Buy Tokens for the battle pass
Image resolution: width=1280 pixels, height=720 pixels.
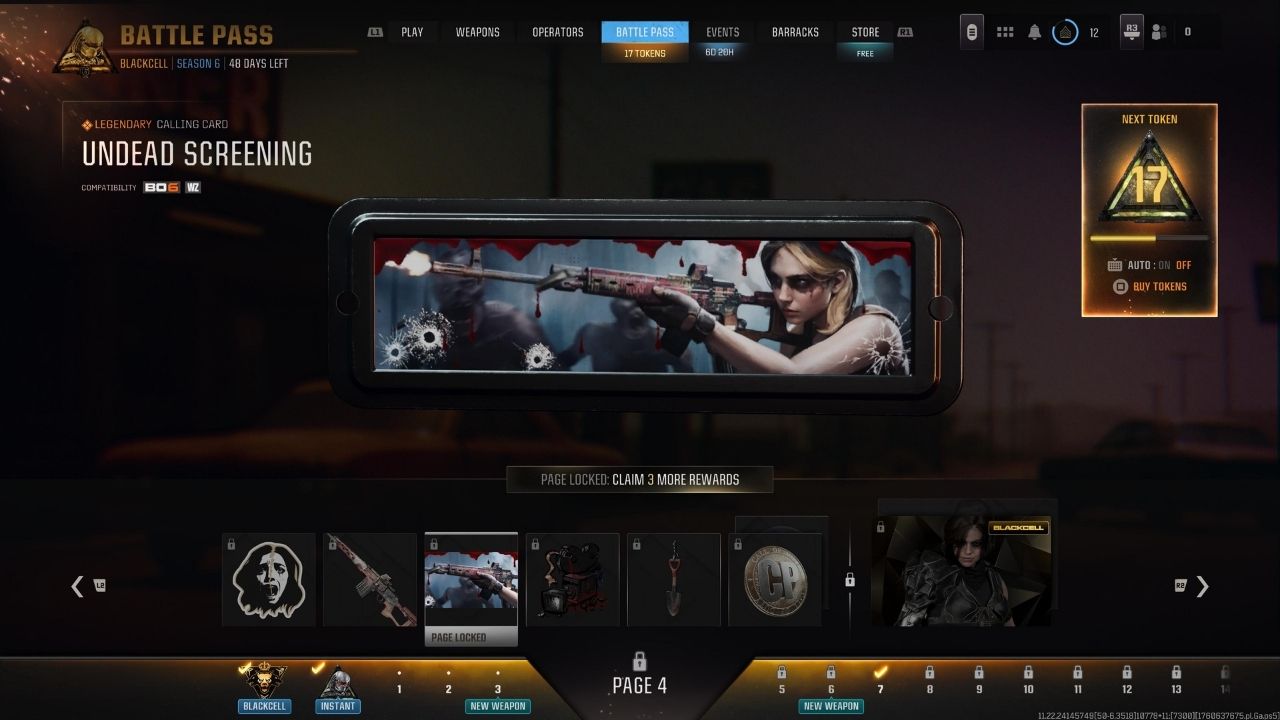pyautogui.click(x=1151, y=287)
